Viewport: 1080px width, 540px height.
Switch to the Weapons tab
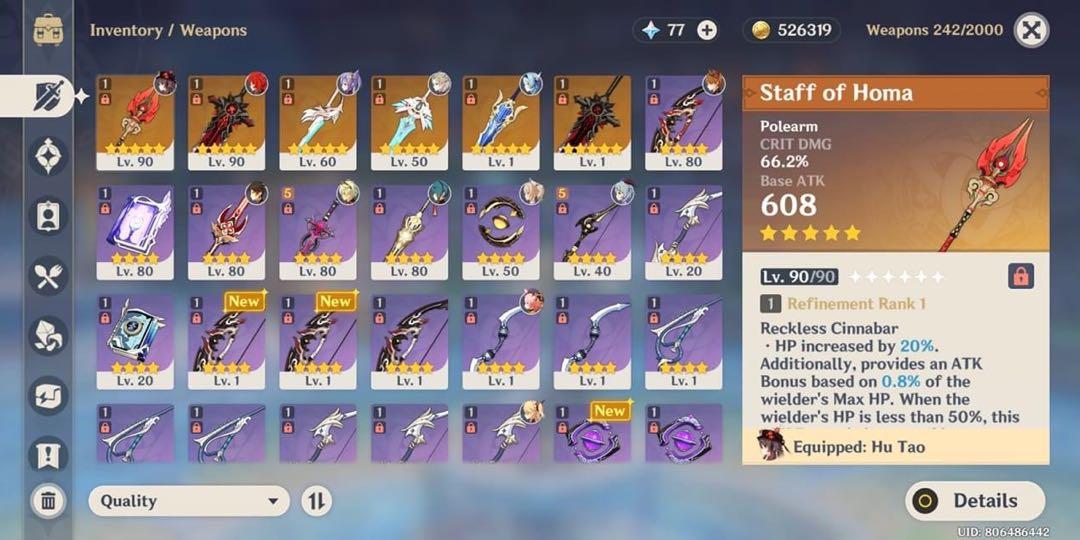[48, 96]
